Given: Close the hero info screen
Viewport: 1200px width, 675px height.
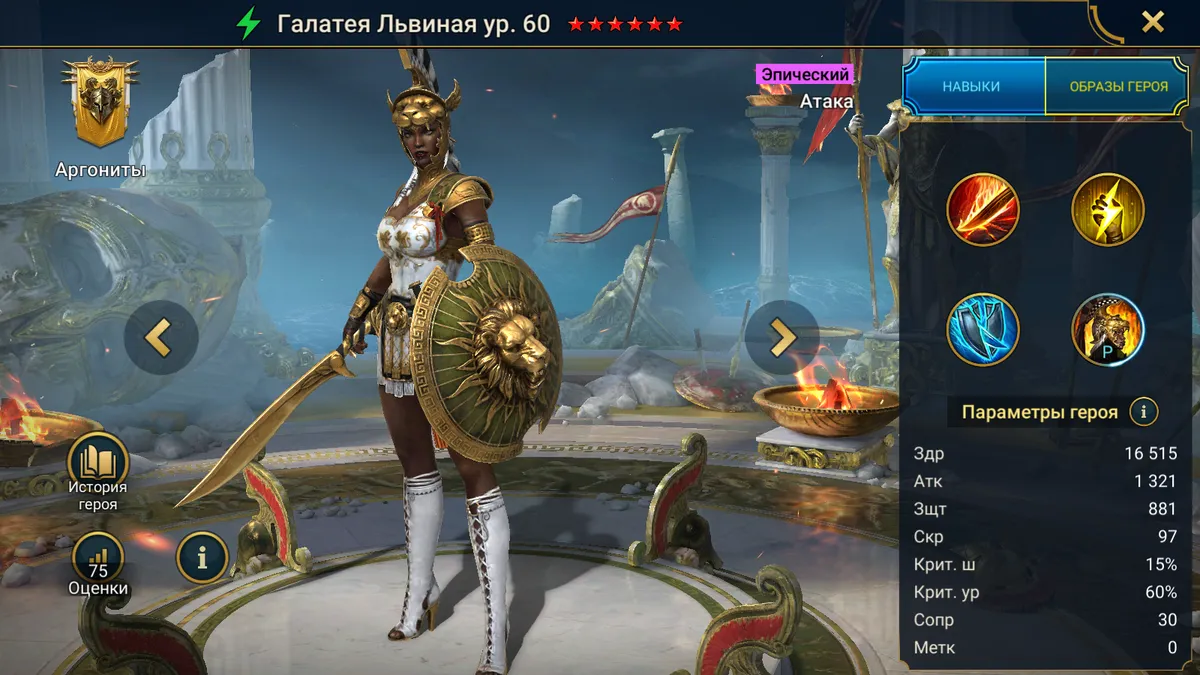Looking at the screenshot, I should click(1152, 22).
